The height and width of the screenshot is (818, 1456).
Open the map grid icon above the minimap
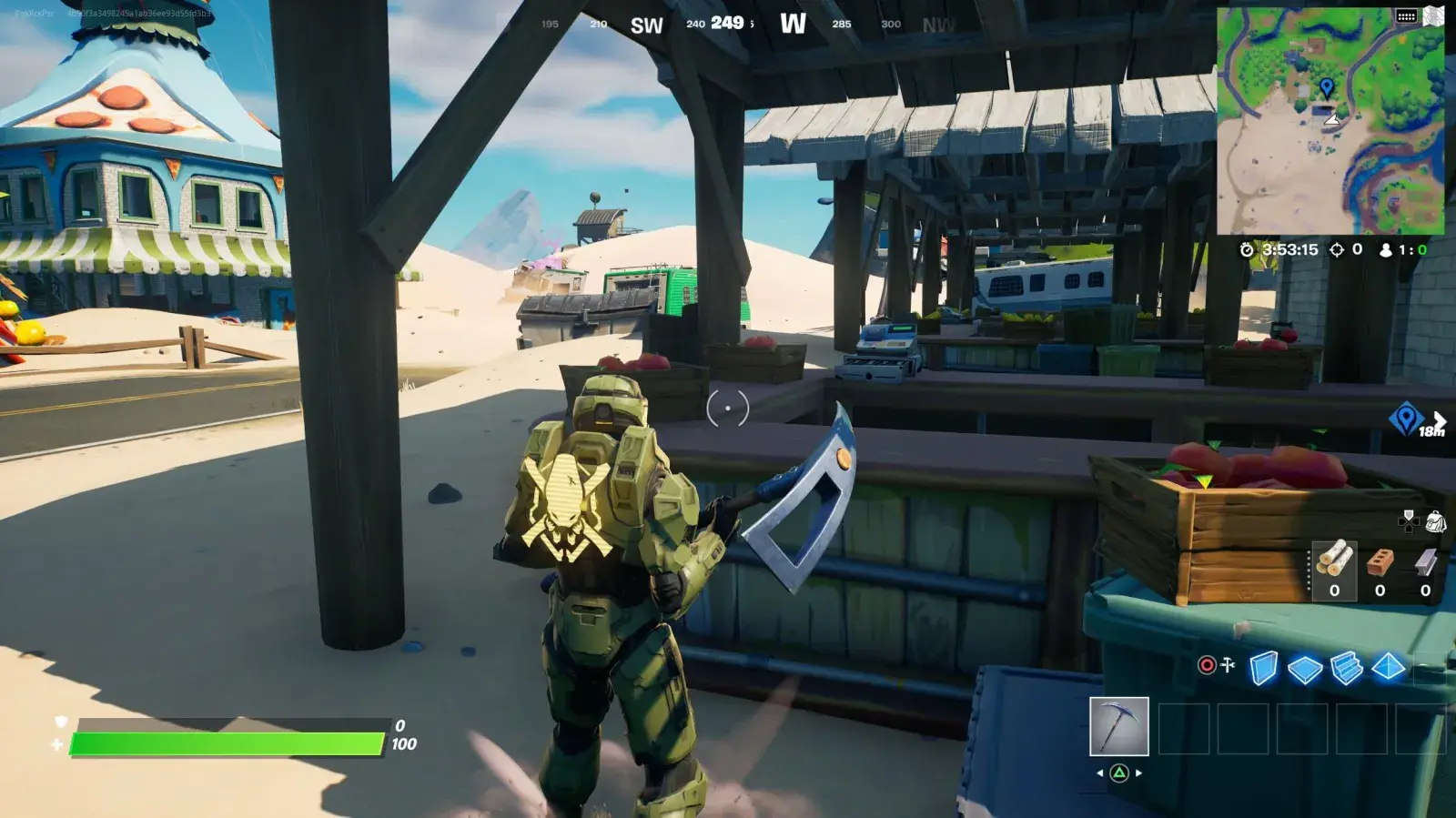1405,16
